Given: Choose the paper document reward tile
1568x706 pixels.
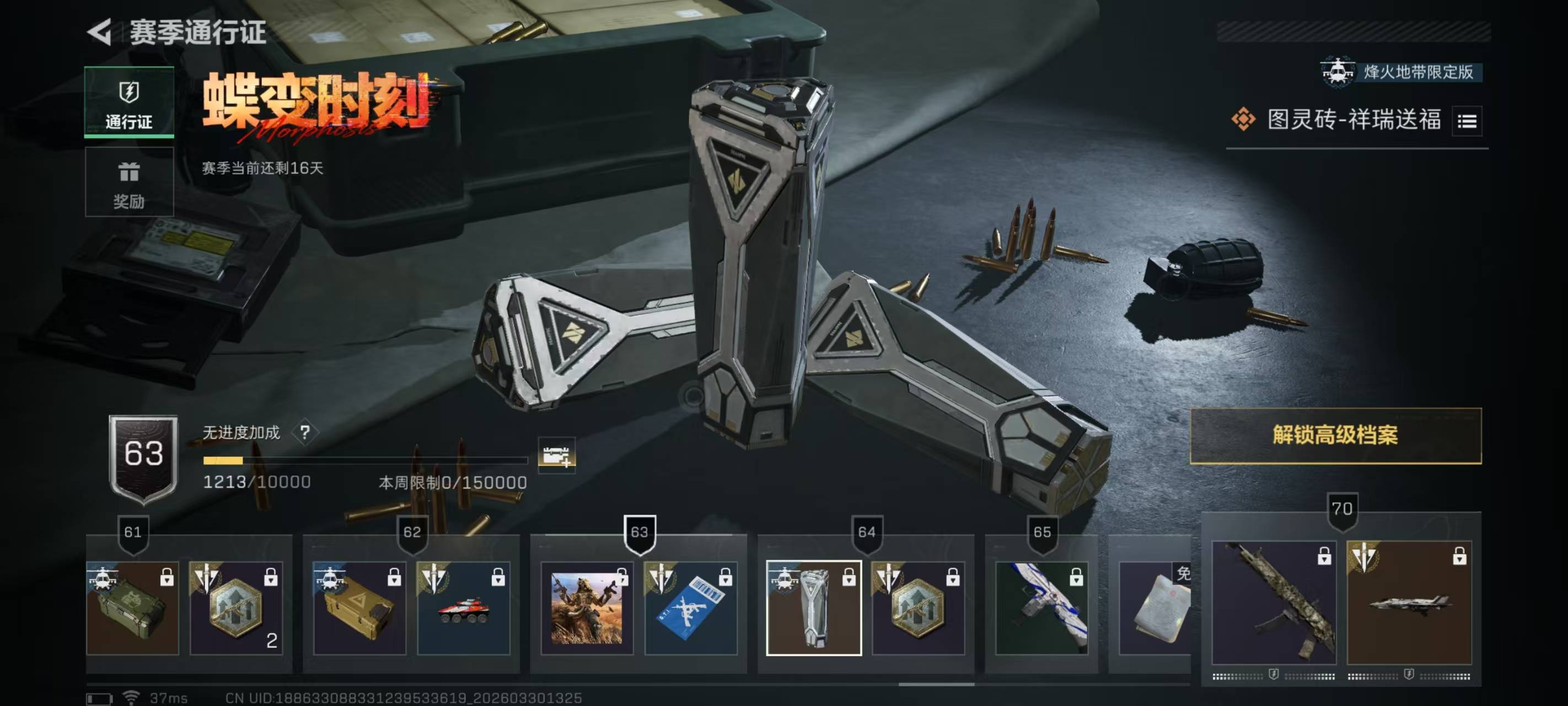Looking at the screenshot, I should tap(1154, 608).
